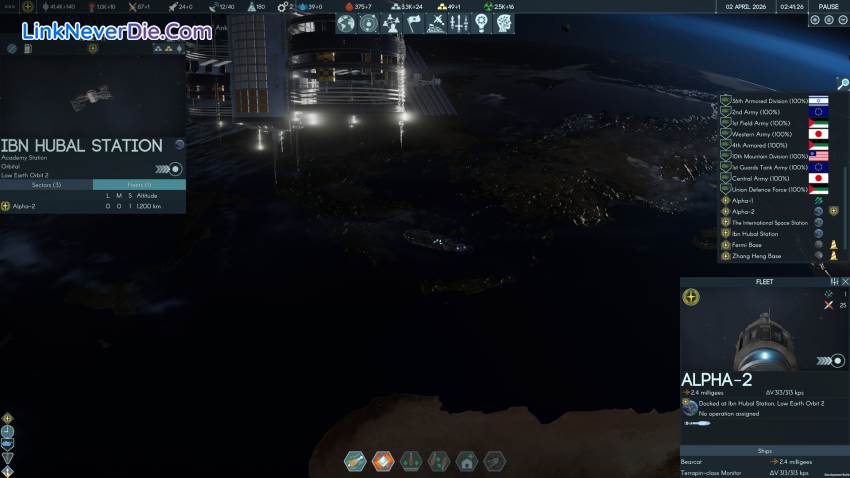Image resolution: width=850 pixels, height=478 pixels.
Task: Select Zhang Heng Base from the list
Action: [754, 256]
